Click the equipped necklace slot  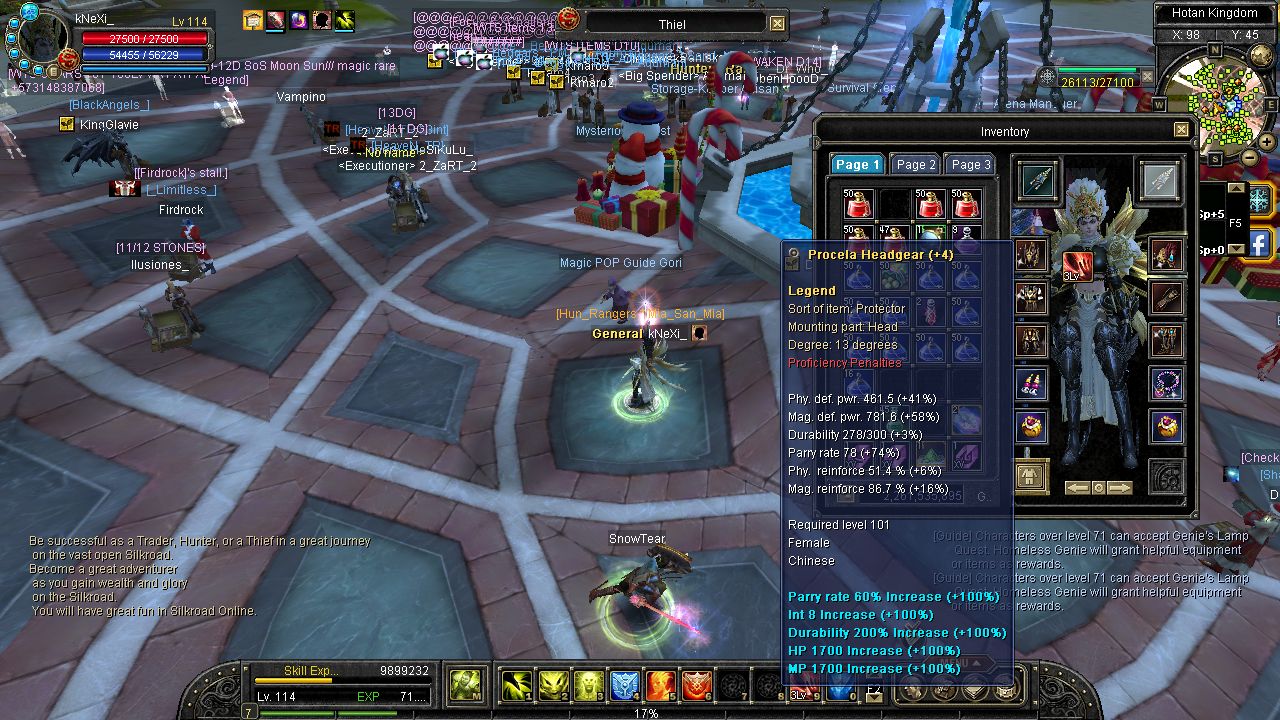[1166, 384]
